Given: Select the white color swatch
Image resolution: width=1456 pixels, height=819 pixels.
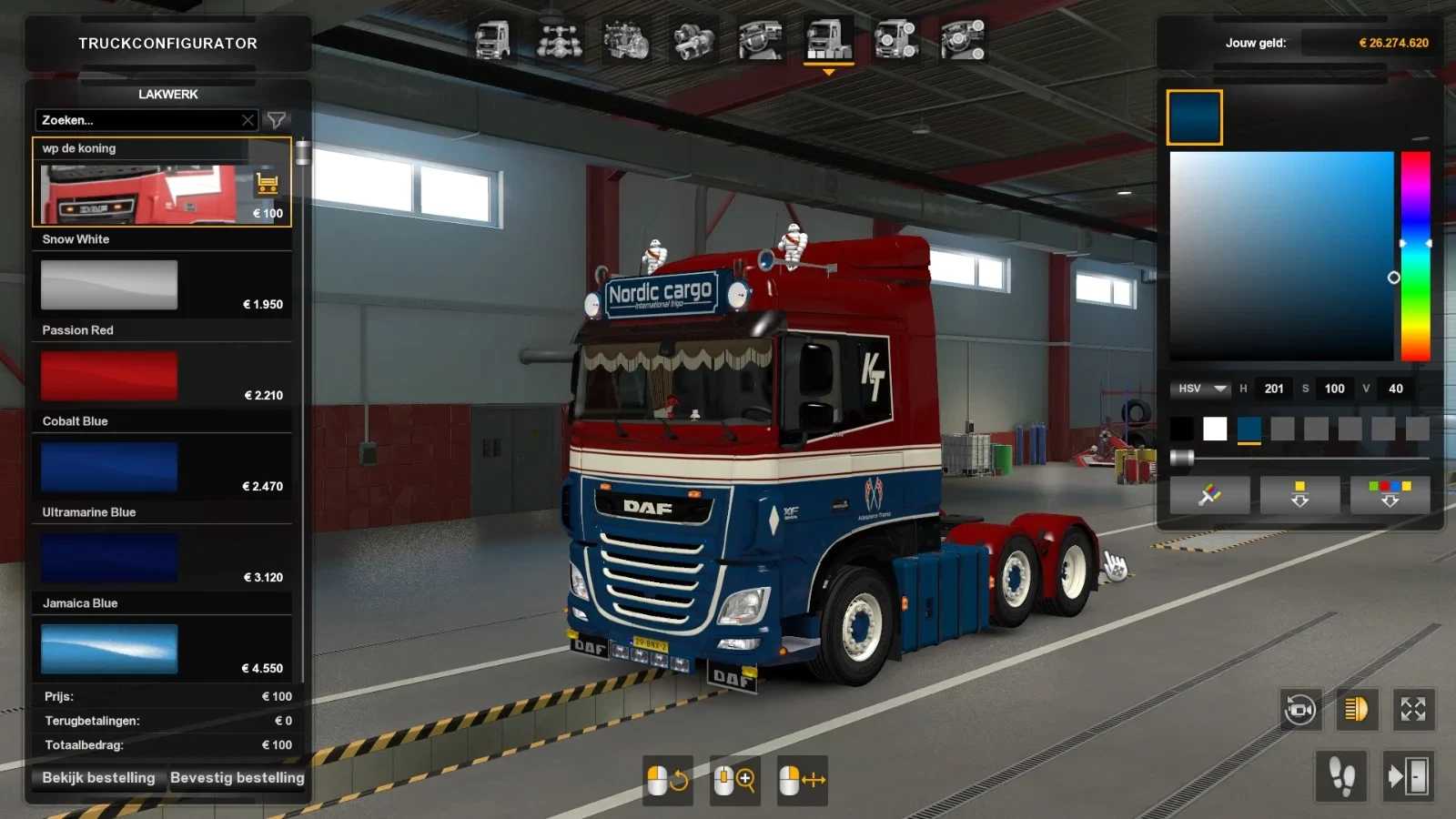Looking at the screenshot, I should [x=1215, y=429].
